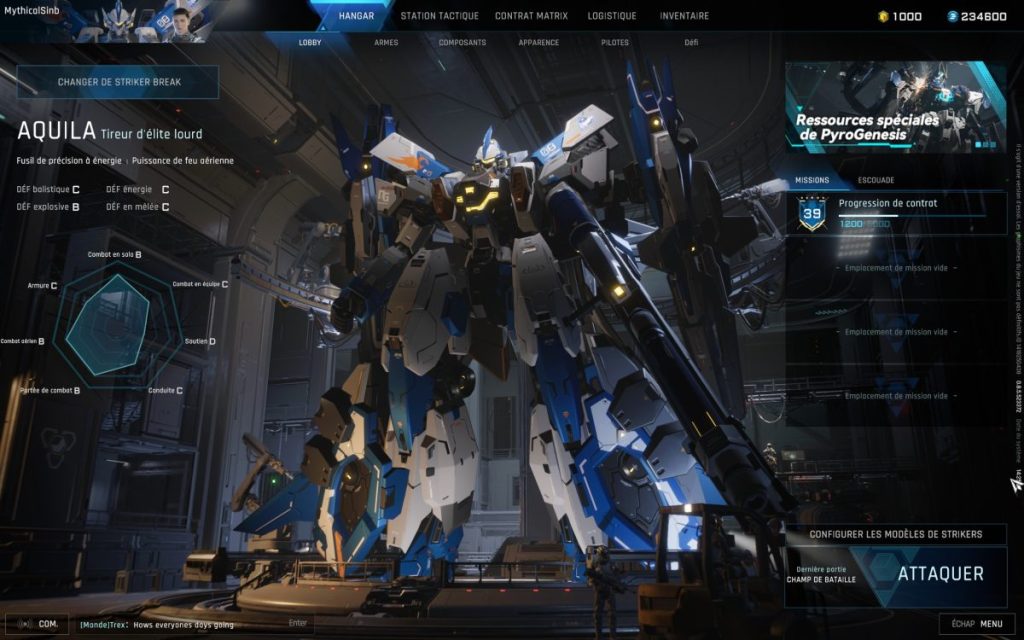Viewport: 1024px width, 640px height.
Task: Open the Défi sub-tab
Action: coord(691,43)
